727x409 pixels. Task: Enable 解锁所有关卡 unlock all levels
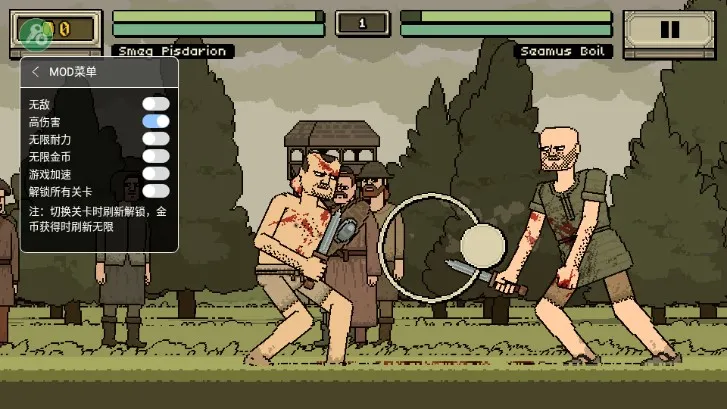click(155, 190)
